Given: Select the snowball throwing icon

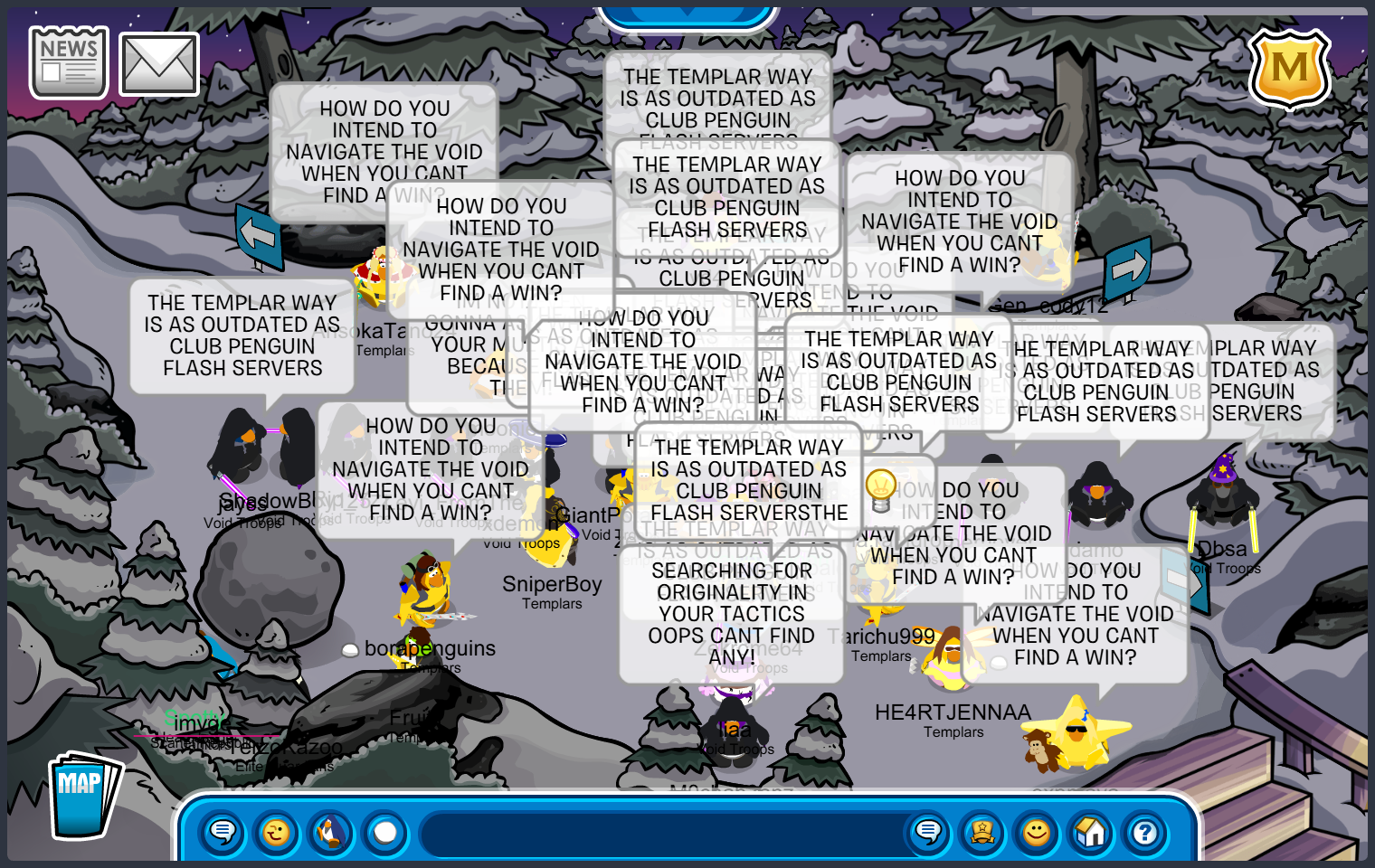Looking at the screenshot, I should pos(384,833).
